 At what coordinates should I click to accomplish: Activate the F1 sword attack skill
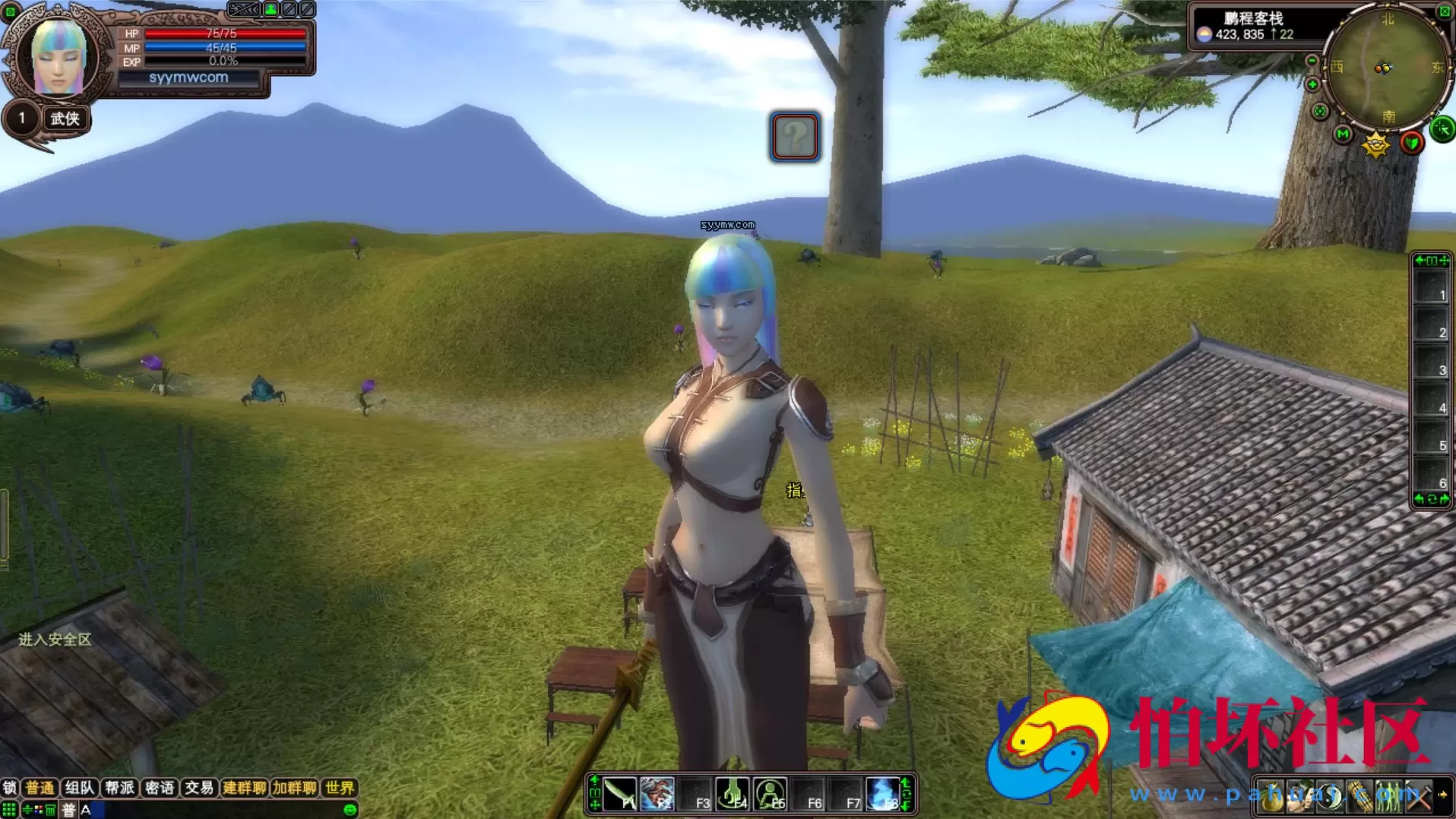click(620, 795)
